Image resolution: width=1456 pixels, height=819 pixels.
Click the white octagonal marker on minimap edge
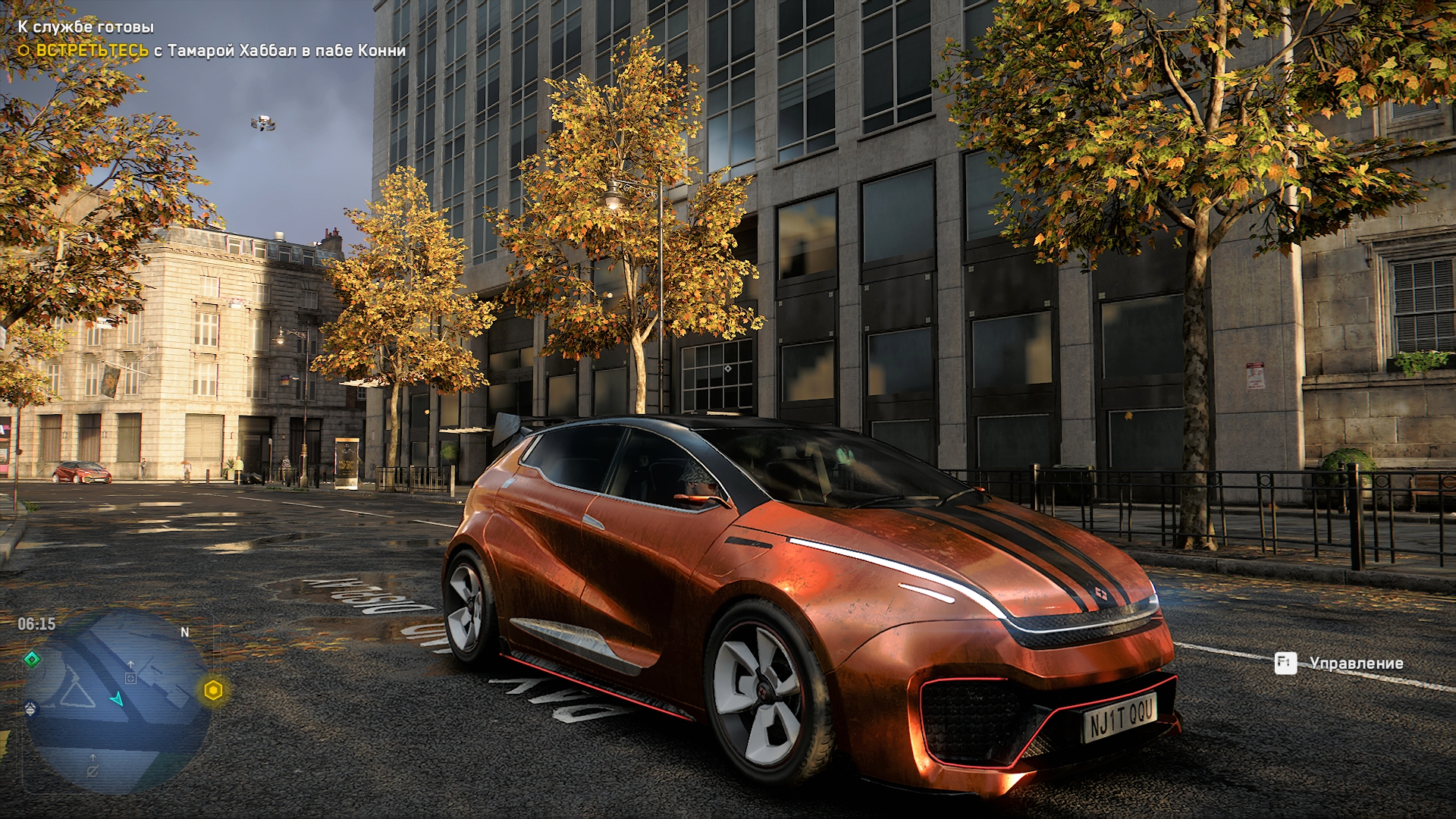pyautogui.click(x=31, y=709)
